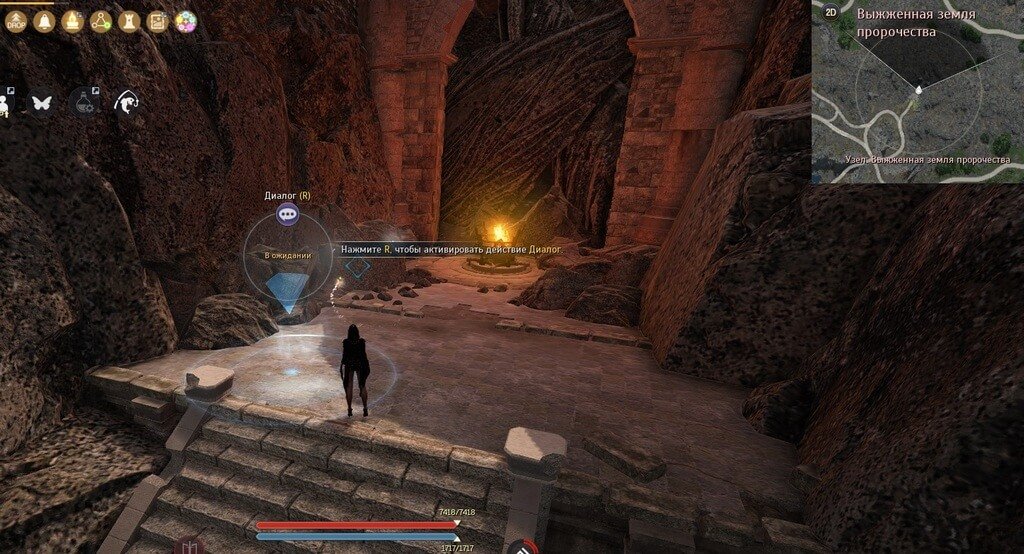
Task: Open the DROP event icon
Action: point(15,21)
